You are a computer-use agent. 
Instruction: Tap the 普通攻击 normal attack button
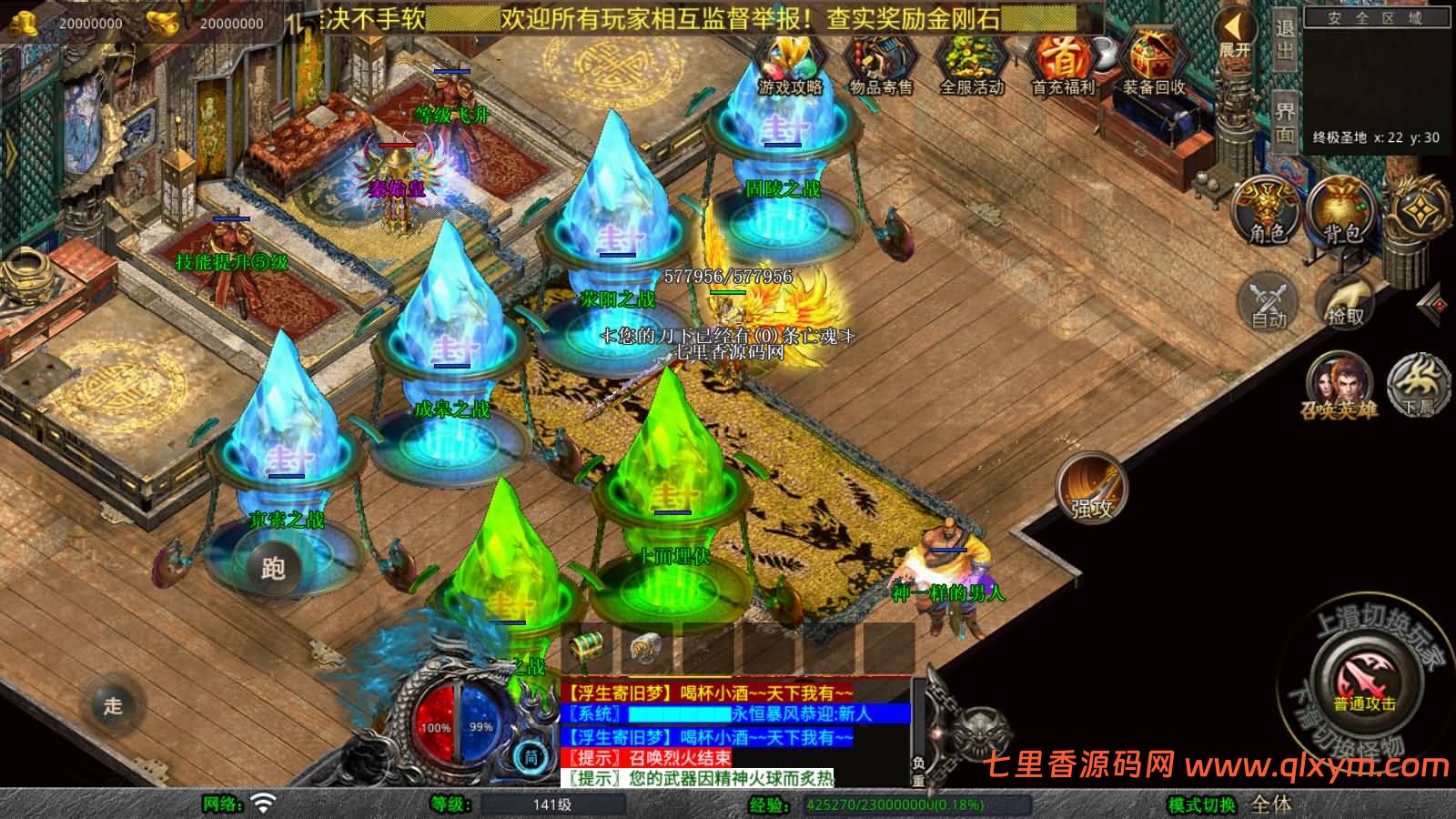point(1364,684)
